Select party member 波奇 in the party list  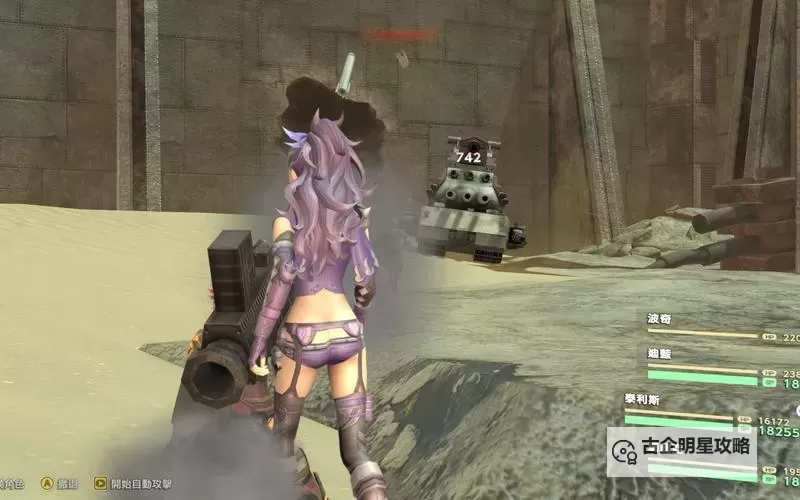(660, 319)
